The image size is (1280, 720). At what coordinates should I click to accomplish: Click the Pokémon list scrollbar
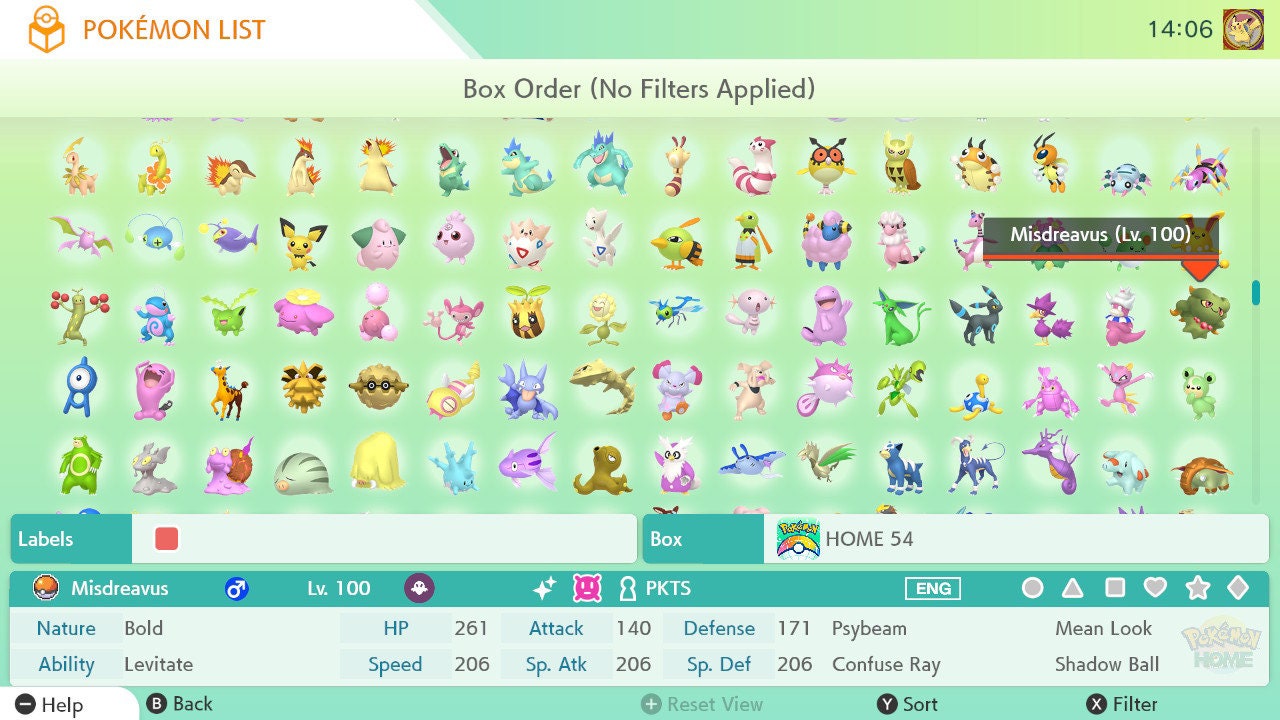(1256, 291)
